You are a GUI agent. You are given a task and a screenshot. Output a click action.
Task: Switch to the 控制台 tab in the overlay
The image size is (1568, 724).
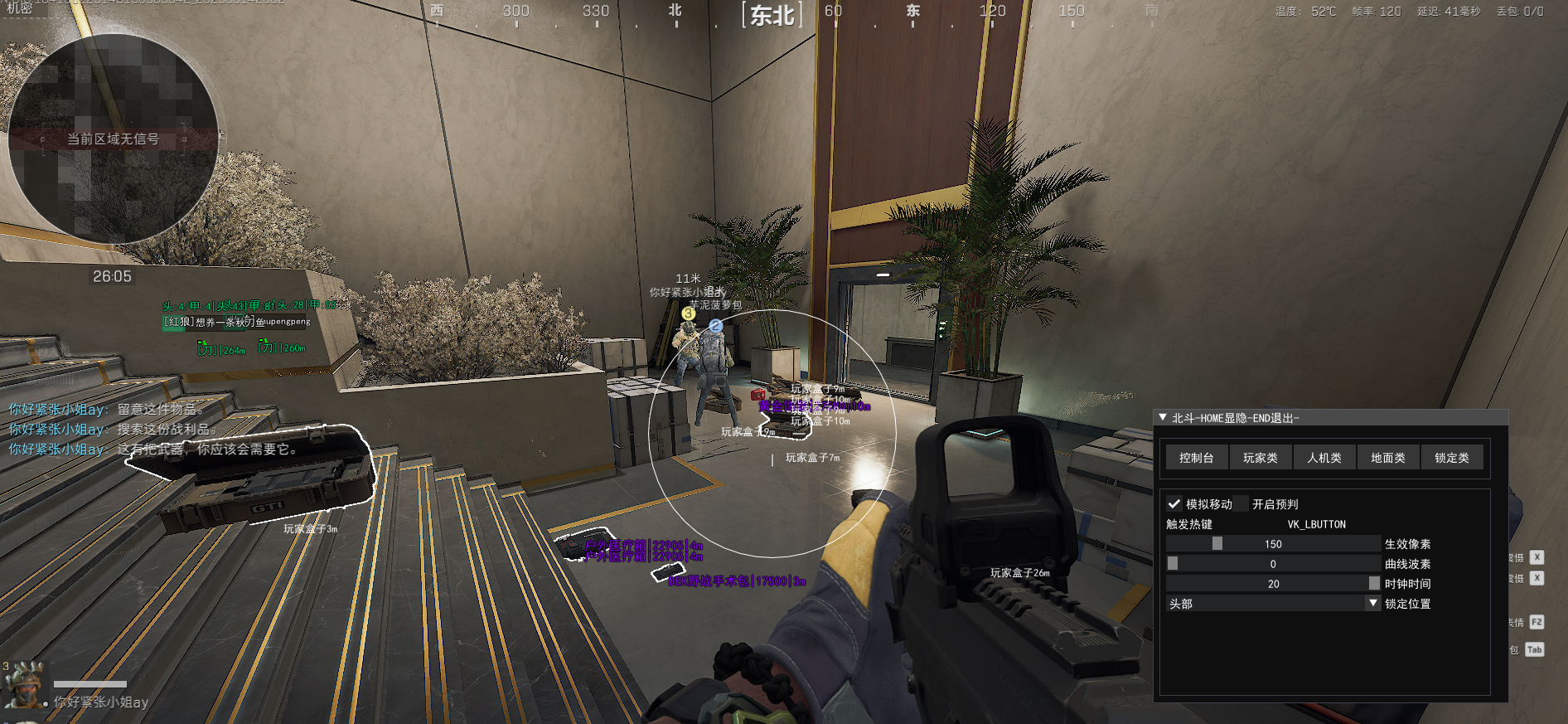pyautogui.click(x=1196, y=458)
